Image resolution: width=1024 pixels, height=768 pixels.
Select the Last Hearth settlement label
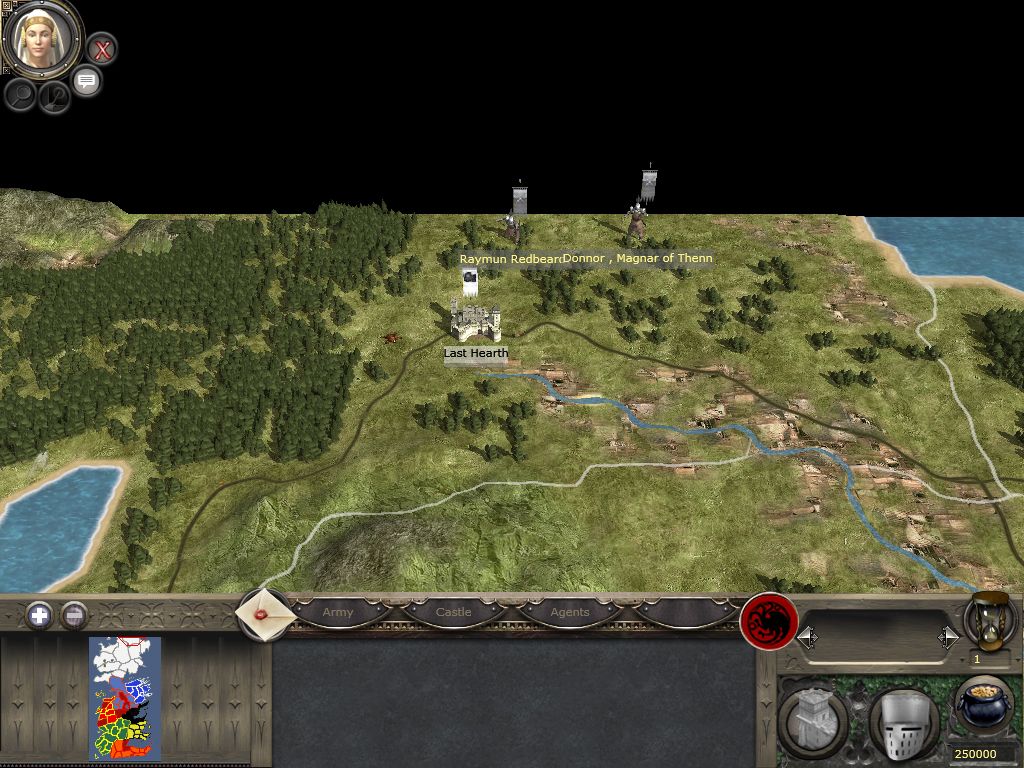(x=476, y=353)
